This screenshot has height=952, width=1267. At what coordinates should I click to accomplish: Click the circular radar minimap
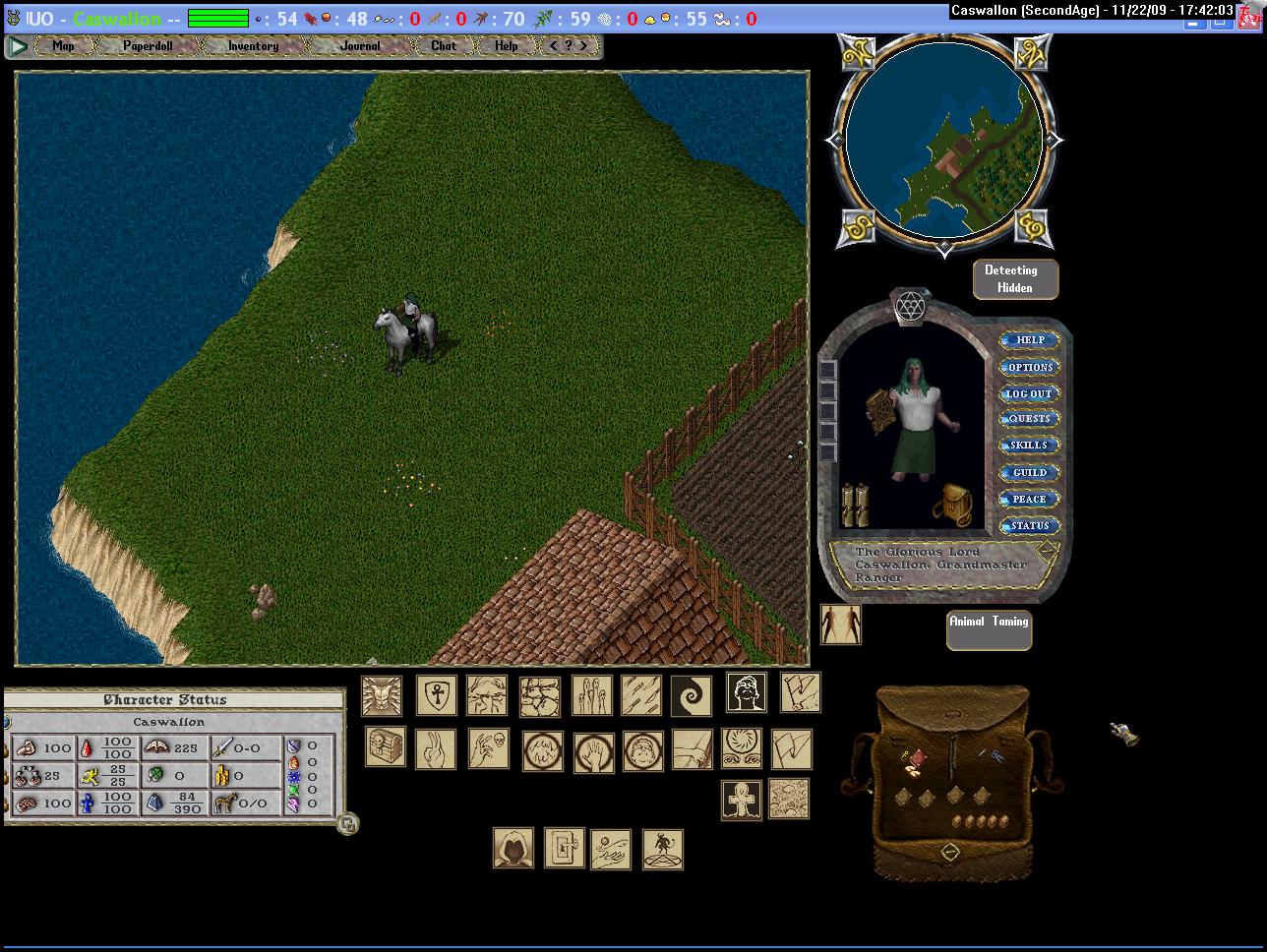(943, 139)
